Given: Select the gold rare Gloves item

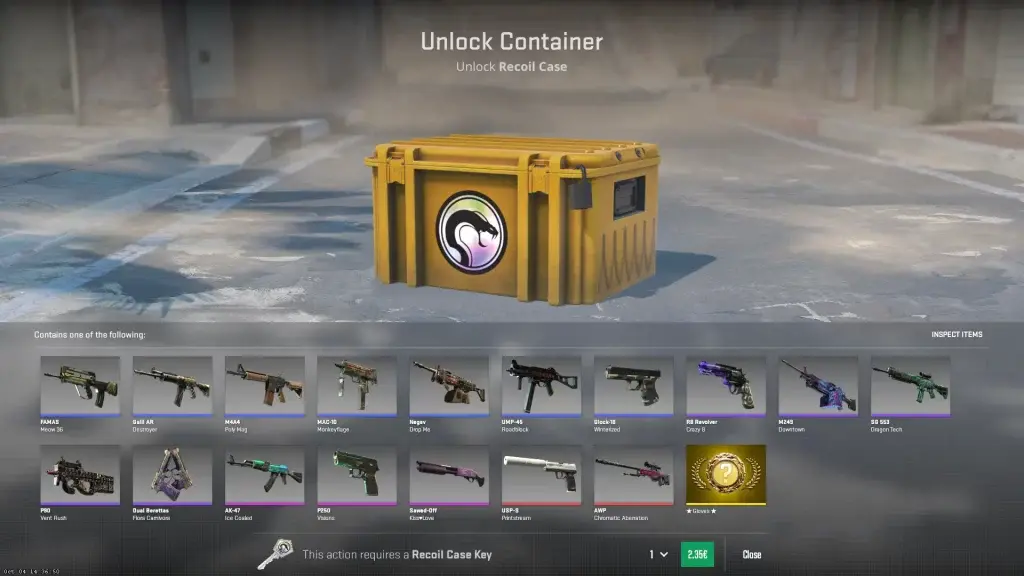Looking at the screenshot, I should [726, 474].
